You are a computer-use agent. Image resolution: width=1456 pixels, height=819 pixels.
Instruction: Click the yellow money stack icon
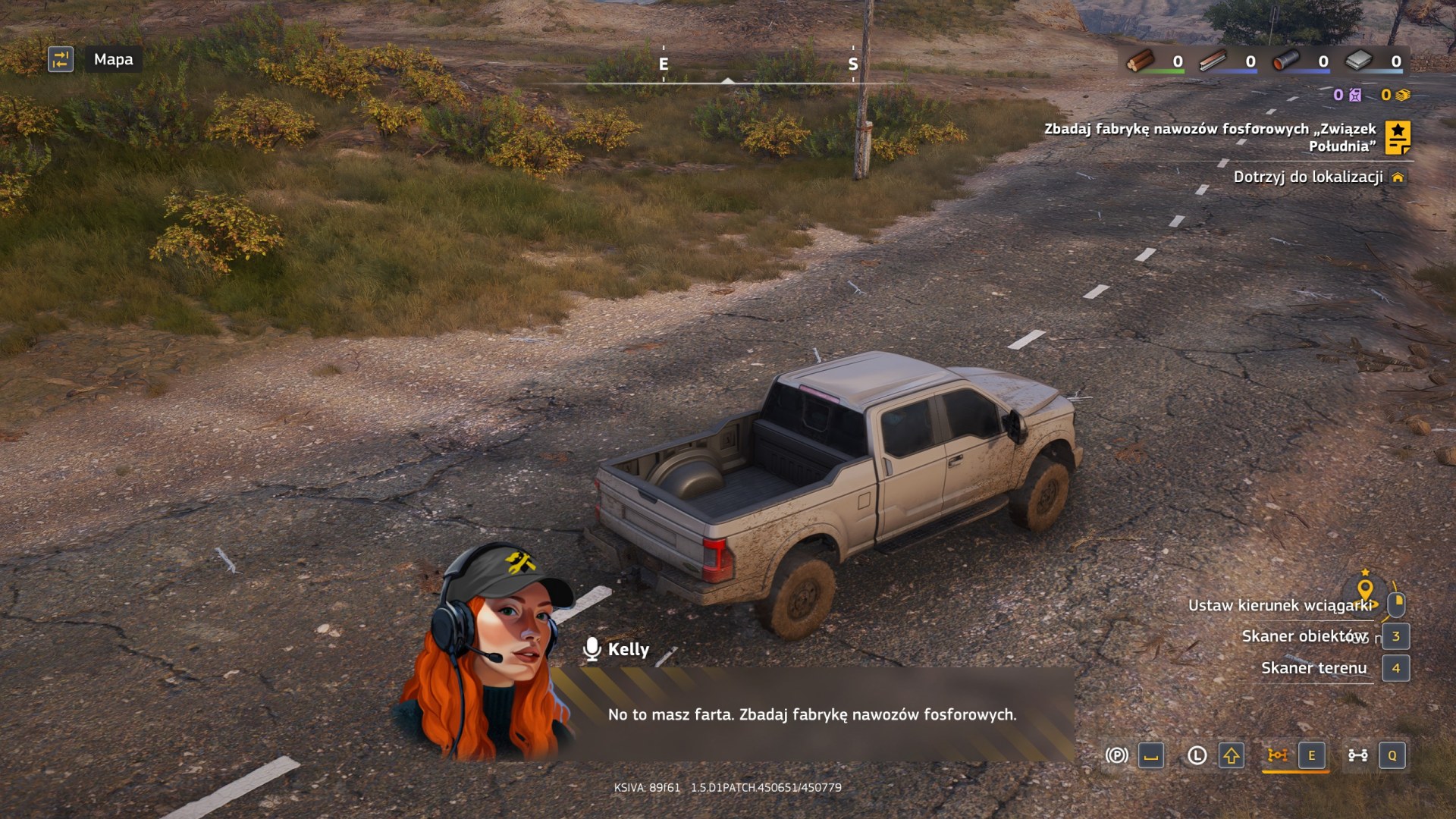pos(1403,95)
